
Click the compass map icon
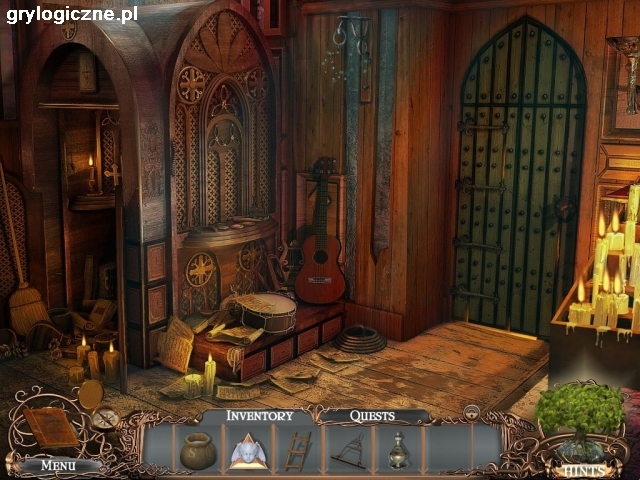point(106,419)
